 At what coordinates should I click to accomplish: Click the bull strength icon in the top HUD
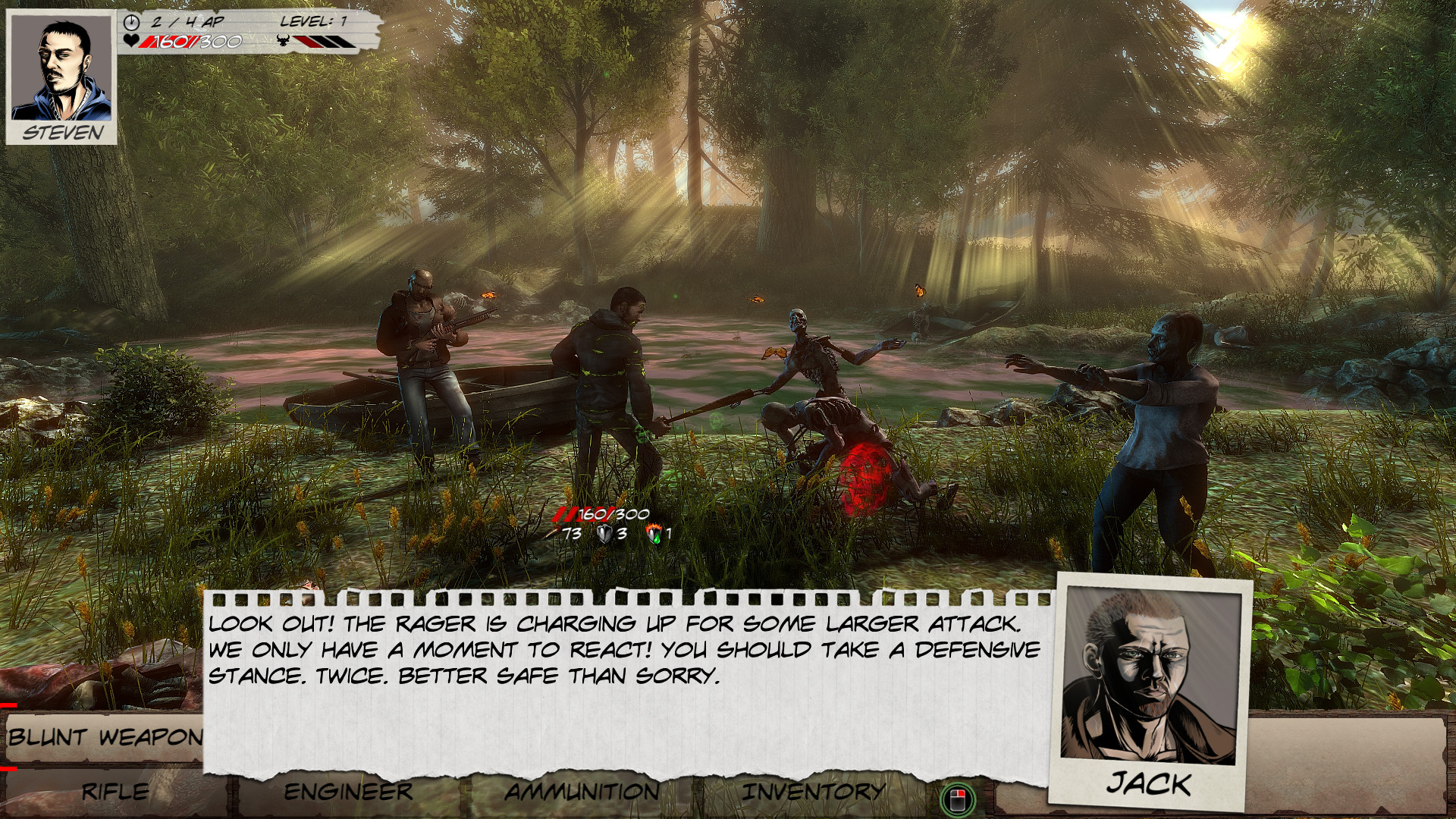coord(282,40)
